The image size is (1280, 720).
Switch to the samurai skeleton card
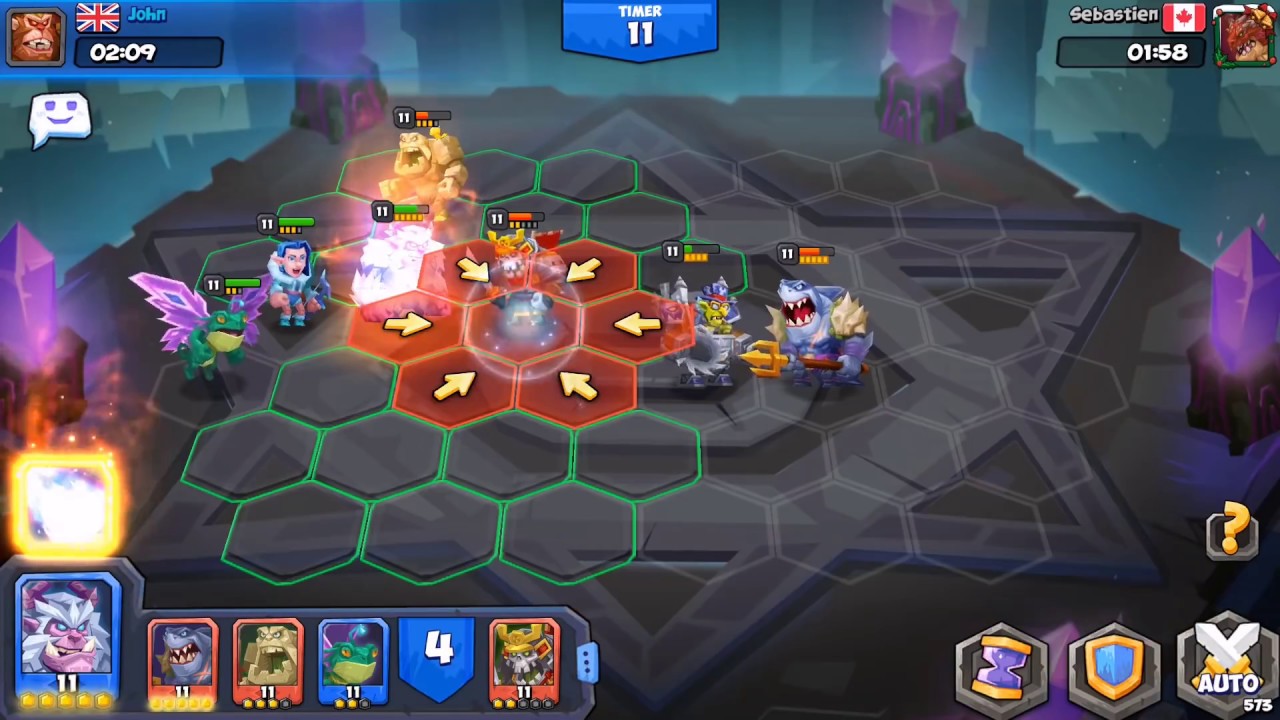[x=524, y=660]
